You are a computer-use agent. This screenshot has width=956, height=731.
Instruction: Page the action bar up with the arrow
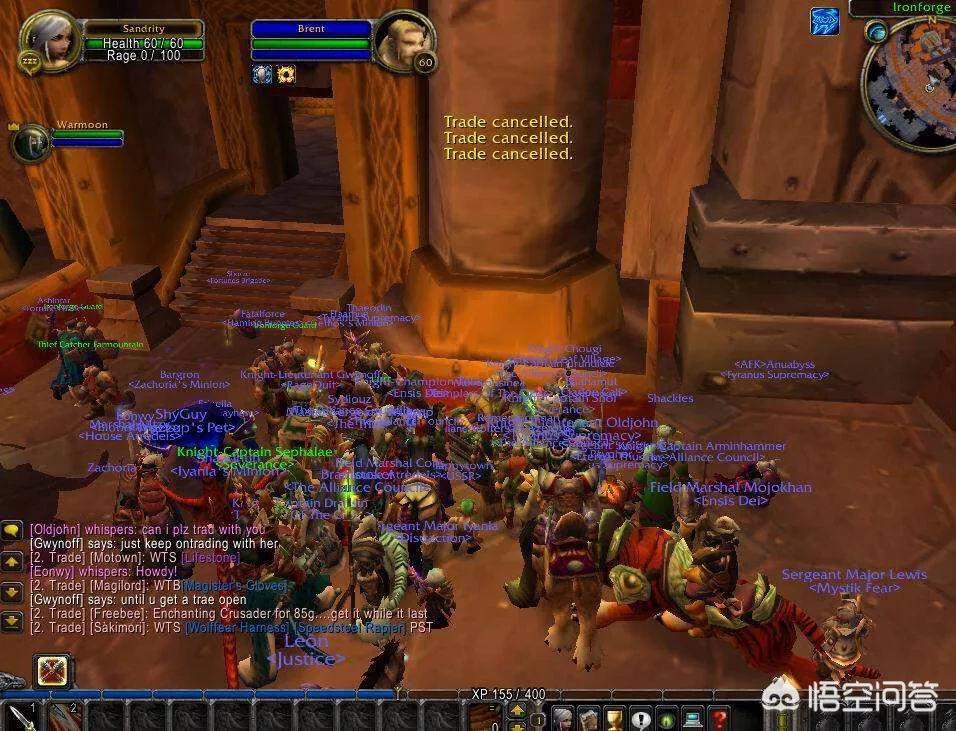point(517,709)
